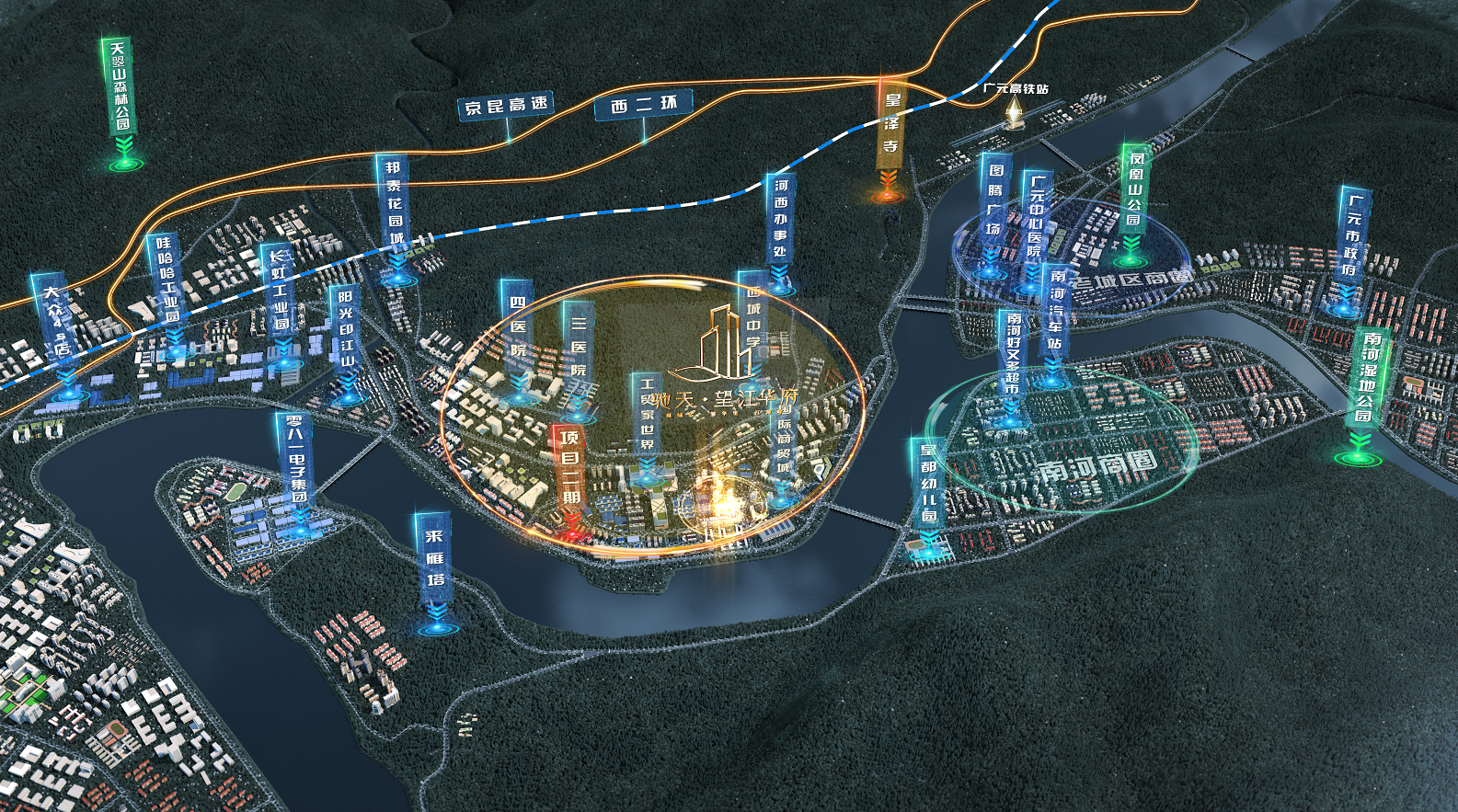Choose the 西二环 road label
This screenshot has height=812, width=1458.
click(644, 106)
